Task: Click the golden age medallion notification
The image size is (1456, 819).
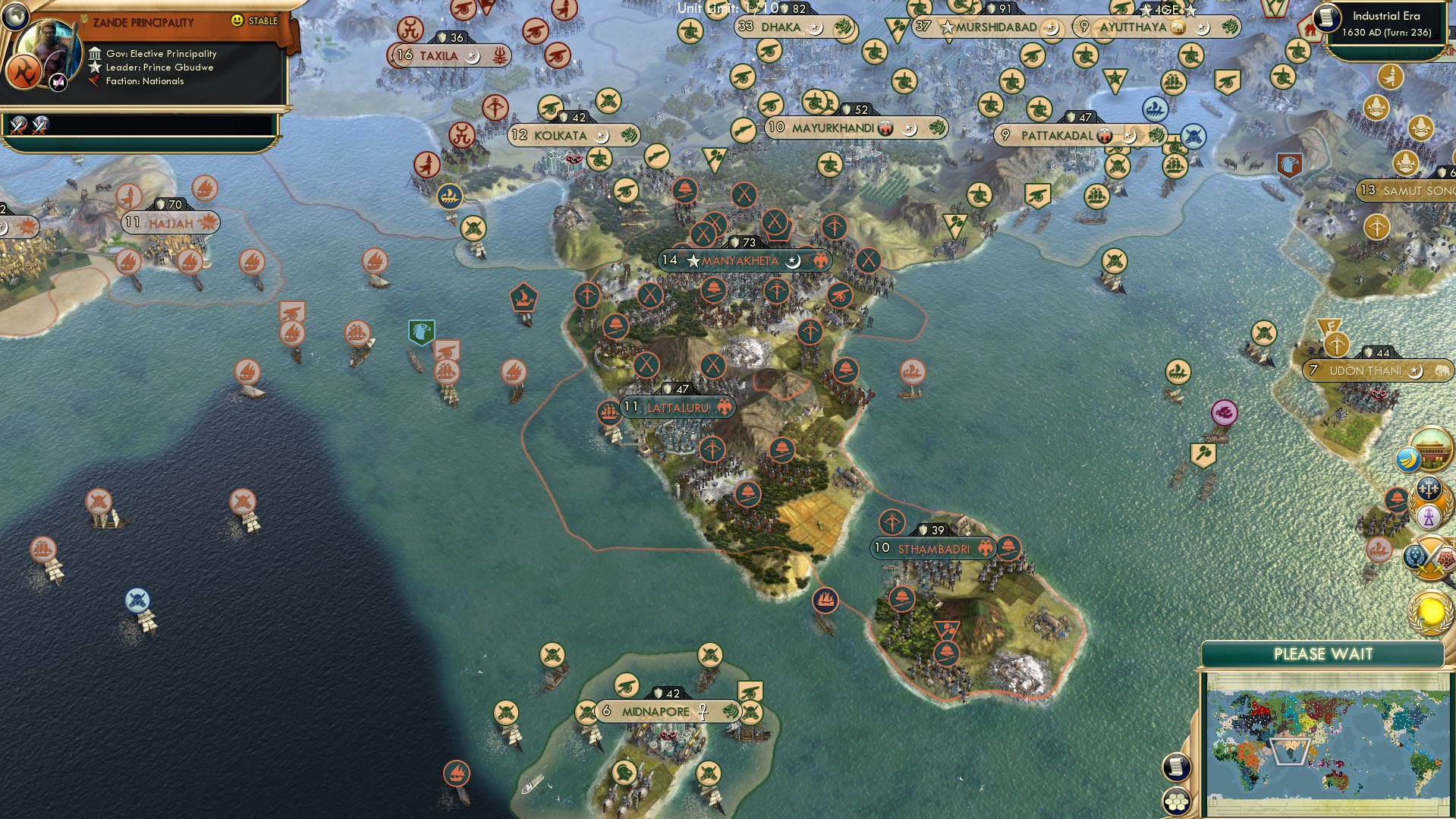Action: coord(1430,613)
